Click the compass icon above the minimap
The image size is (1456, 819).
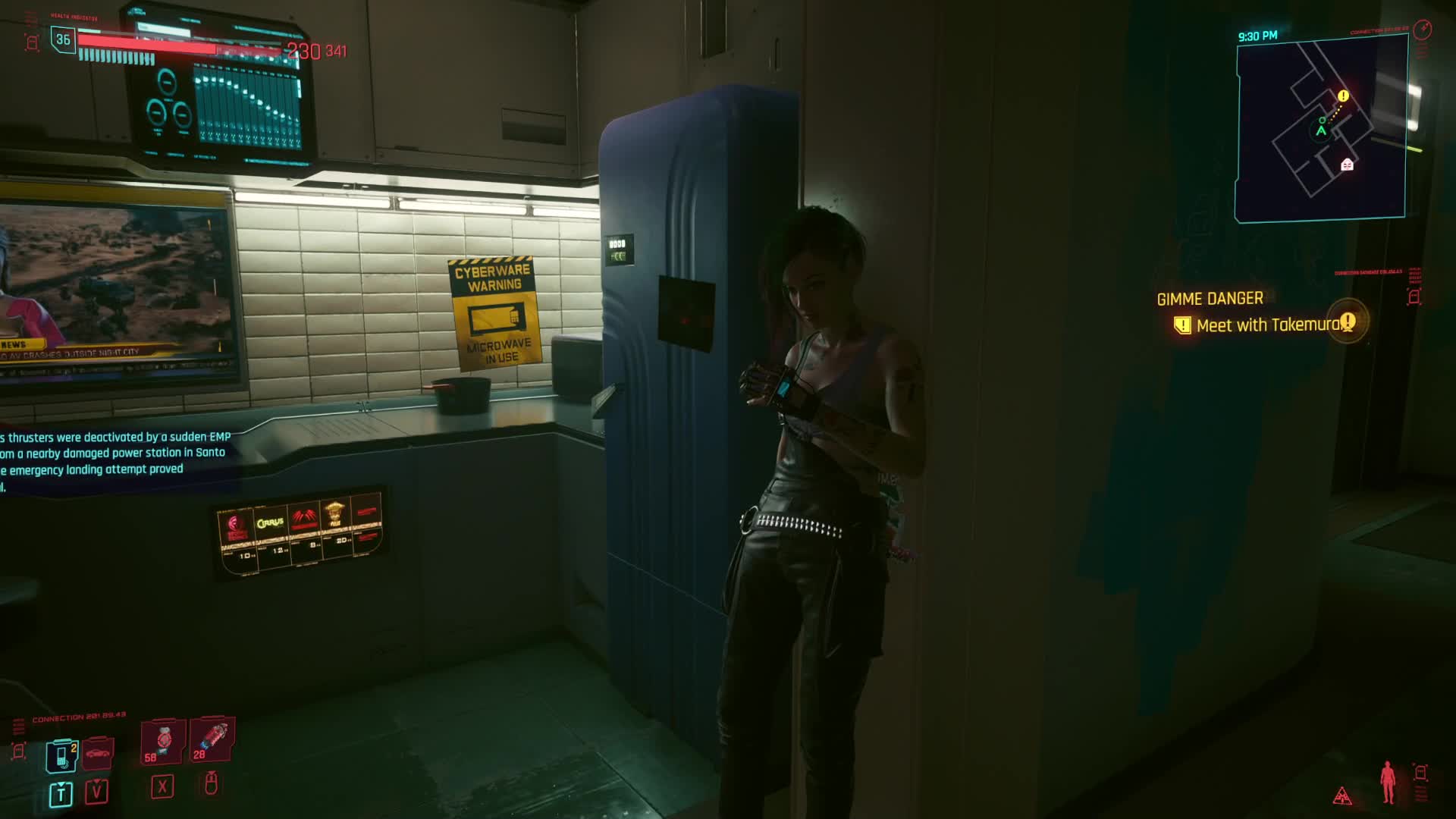coord(1423,30)
